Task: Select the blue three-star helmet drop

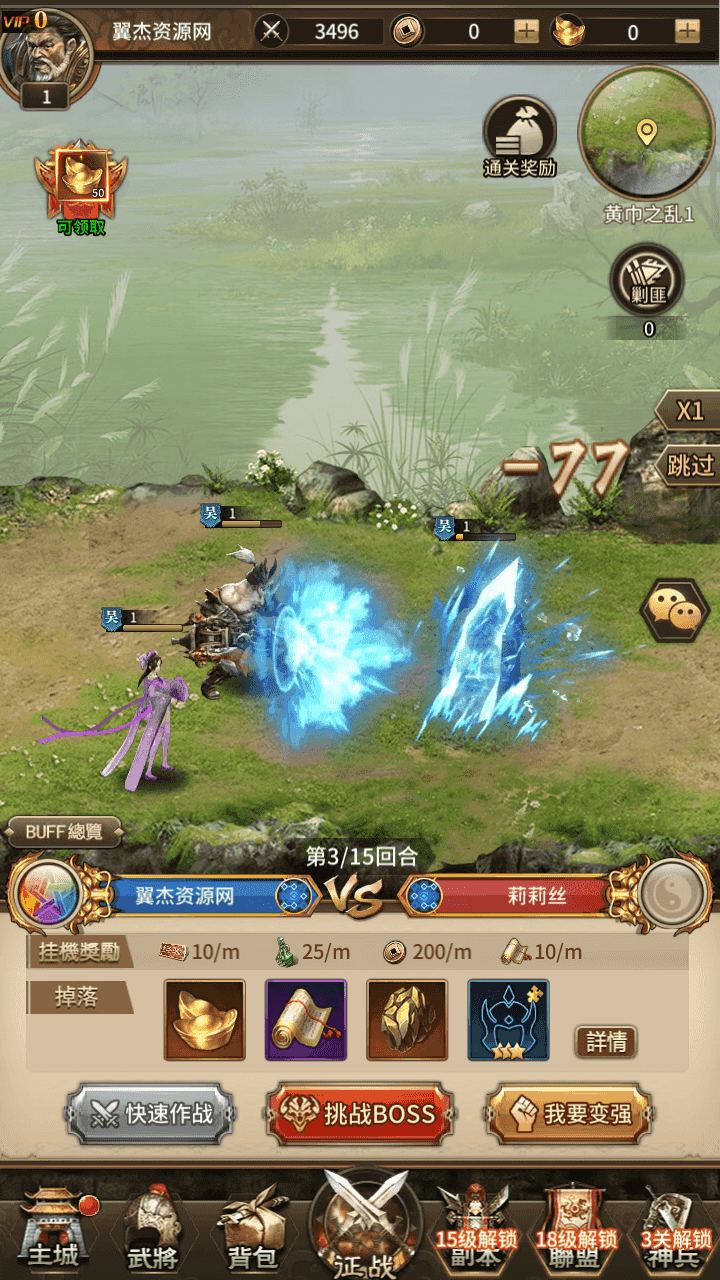Action: pyautogui.click(x=508, y=1020)
